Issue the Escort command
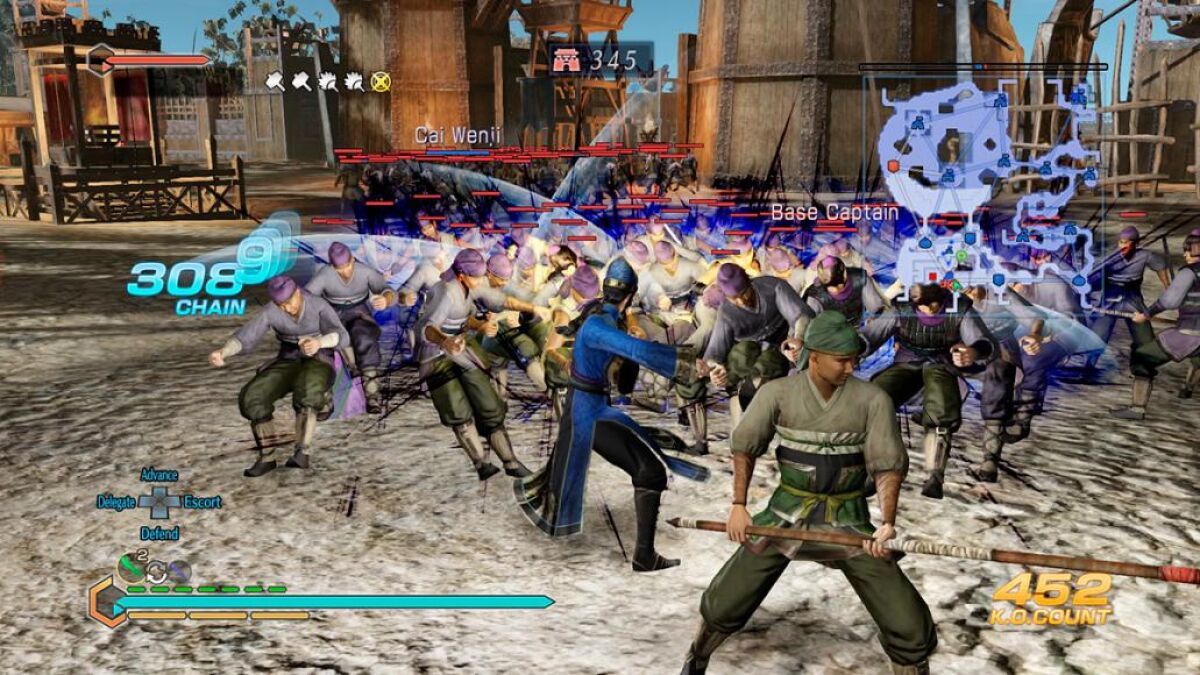This screenshot has height=675, width=1200. [x=202, y=502]
